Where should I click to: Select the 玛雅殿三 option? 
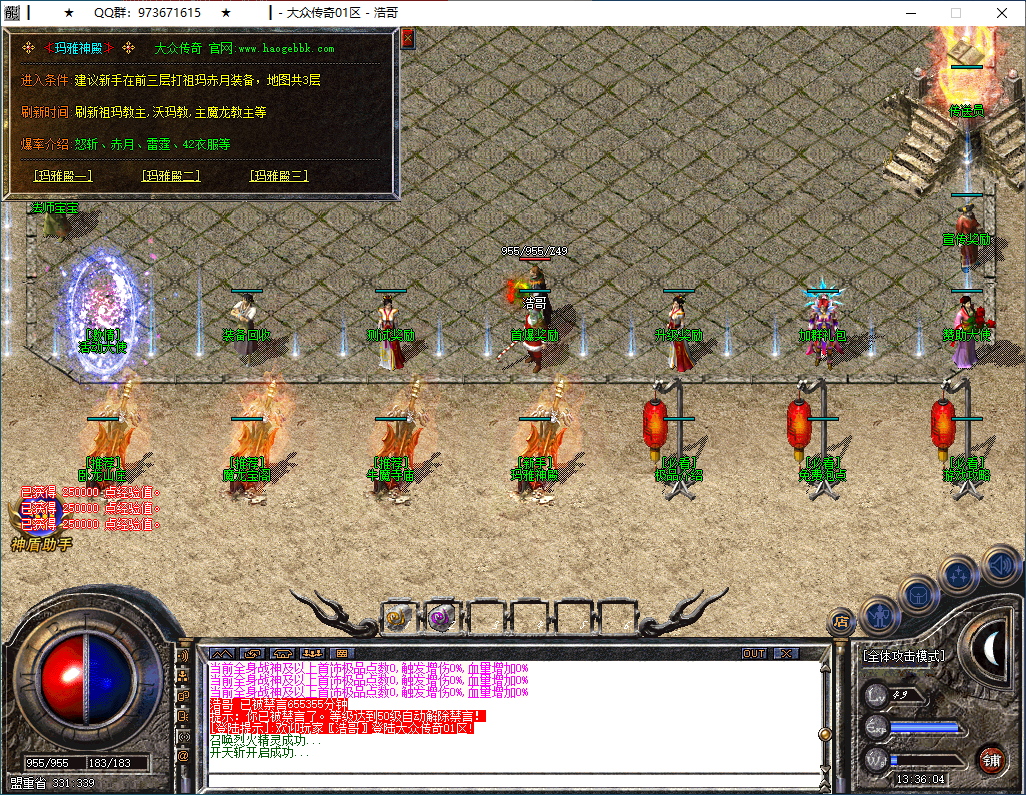coord(279,176)
